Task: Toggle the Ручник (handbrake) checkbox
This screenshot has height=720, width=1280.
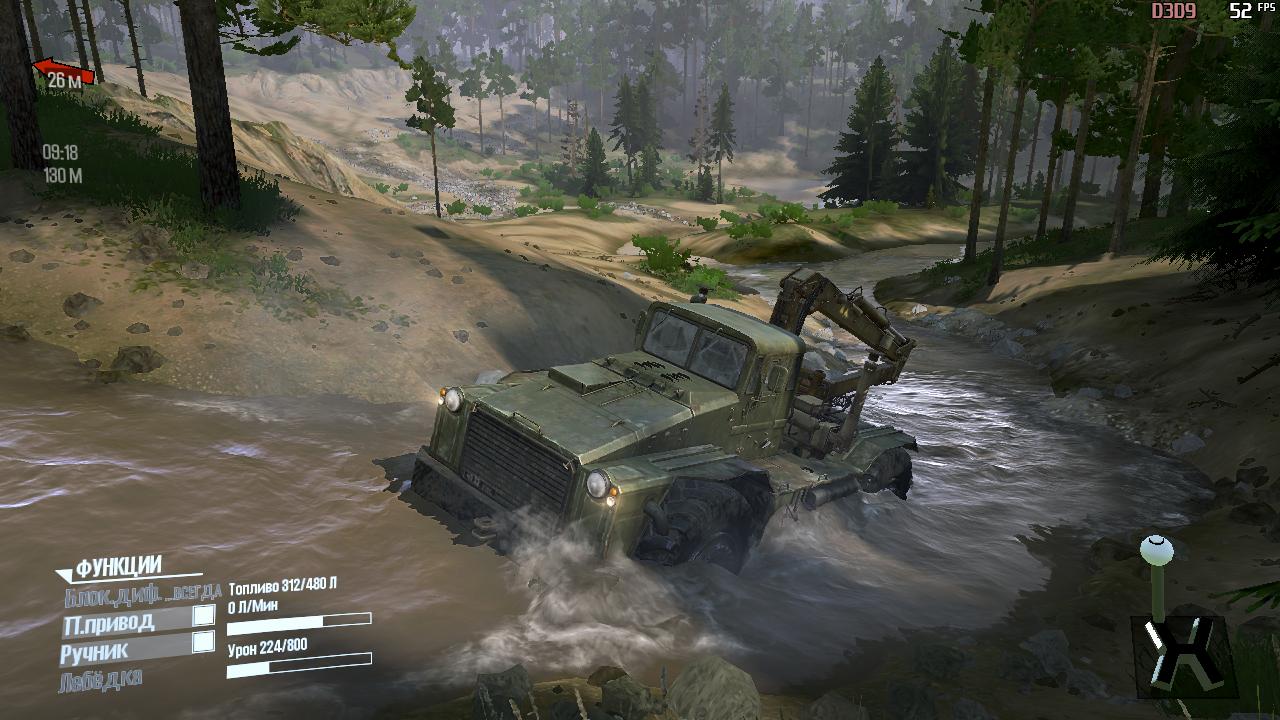Action: click(203, 642)
